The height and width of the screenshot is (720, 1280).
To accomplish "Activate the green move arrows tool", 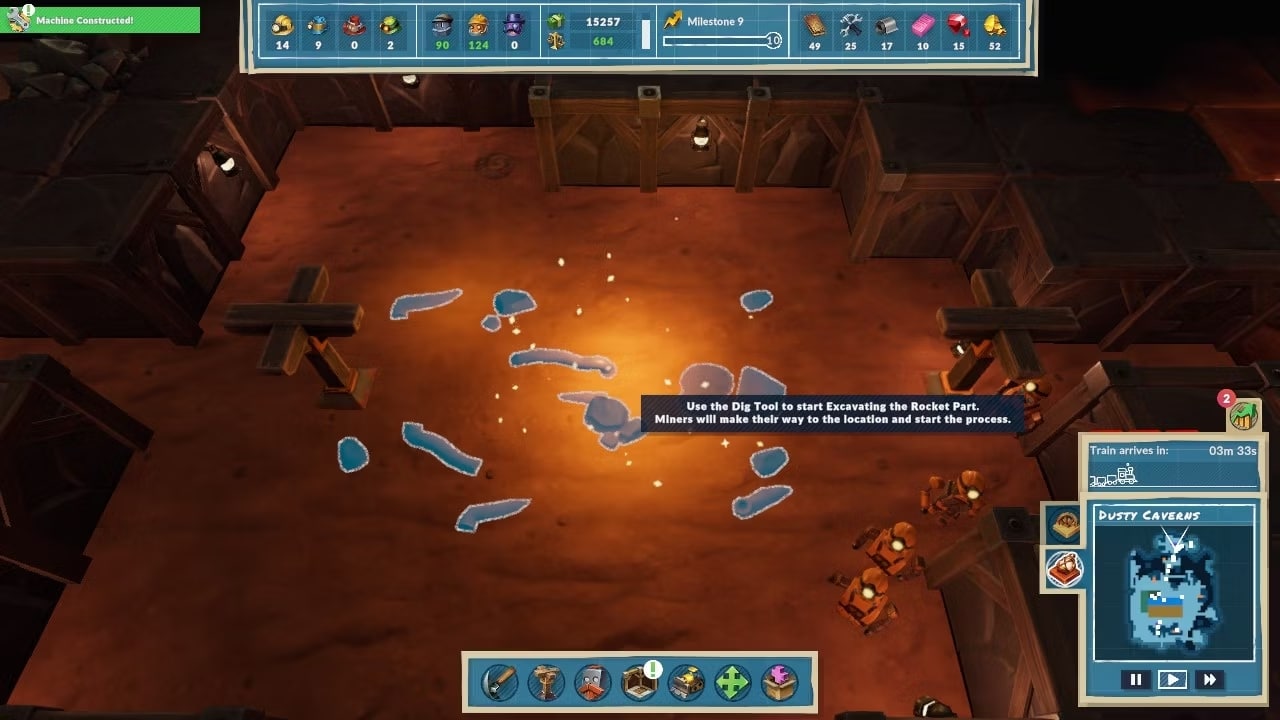I will pyautogui.click(x=732, y=683).
